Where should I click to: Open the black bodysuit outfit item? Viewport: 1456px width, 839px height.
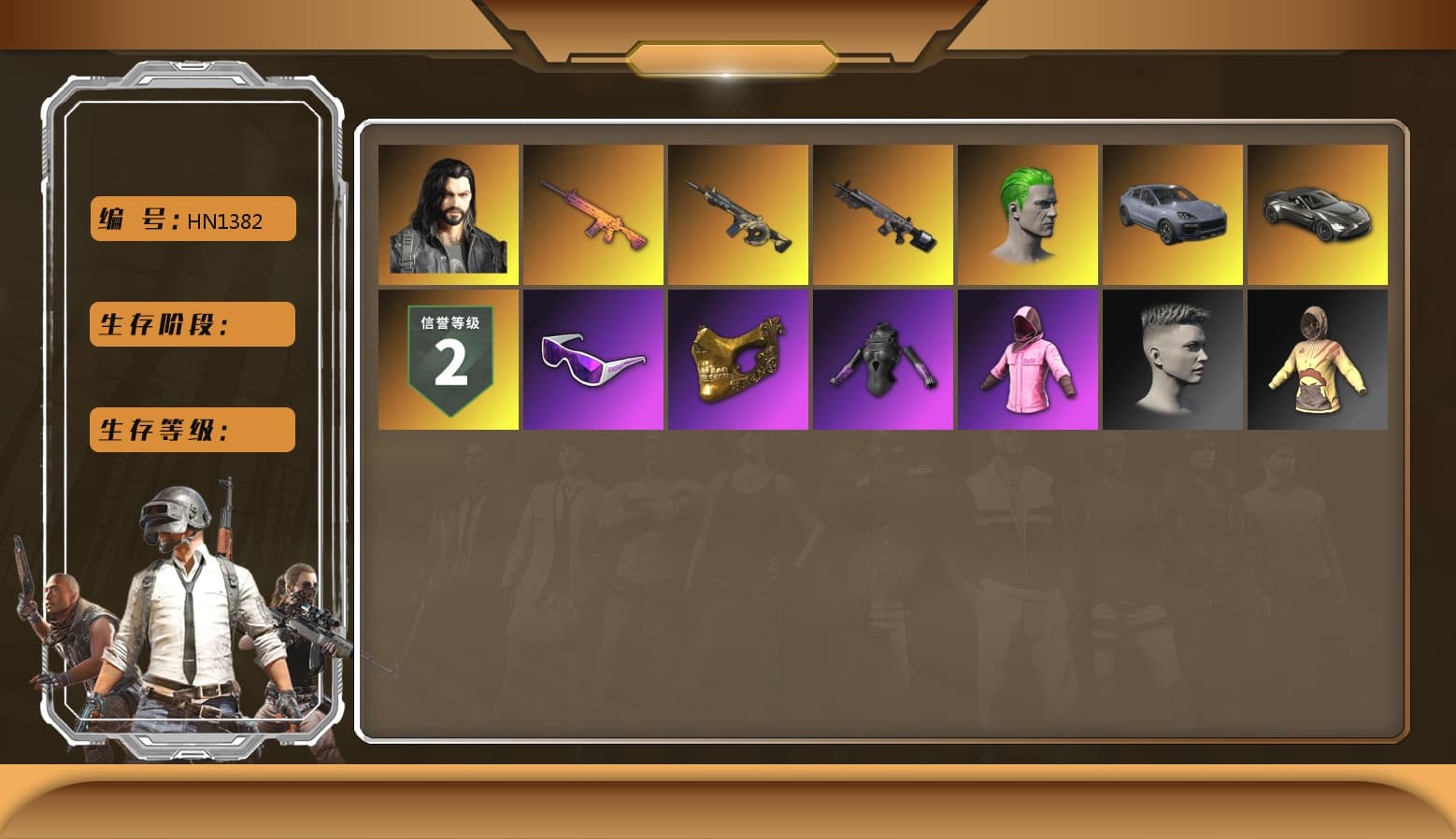882,360
